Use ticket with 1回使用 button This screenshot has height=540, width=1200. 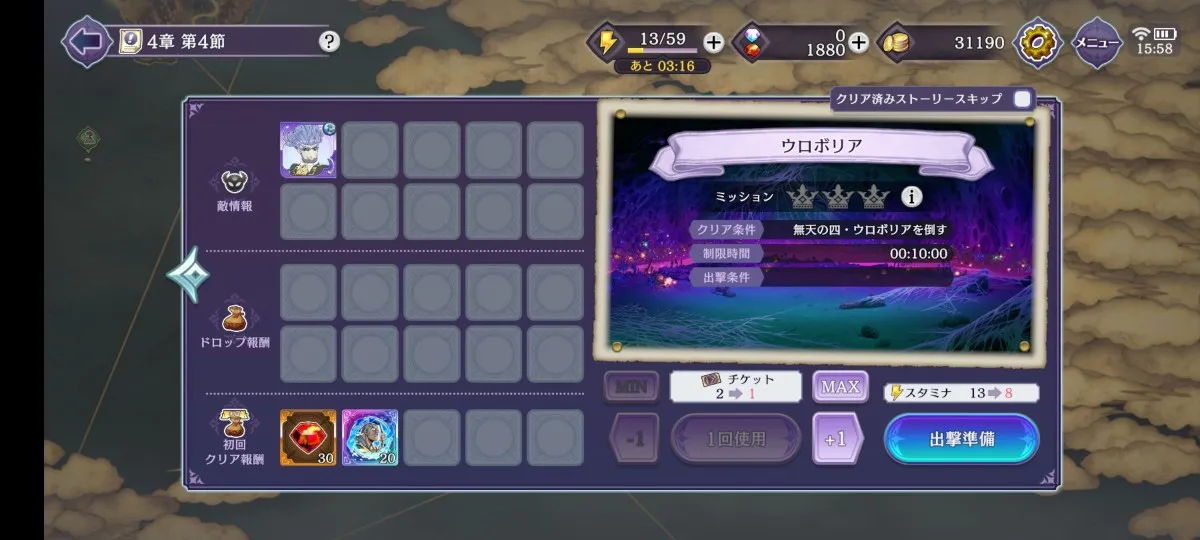(x=736, y=439)
